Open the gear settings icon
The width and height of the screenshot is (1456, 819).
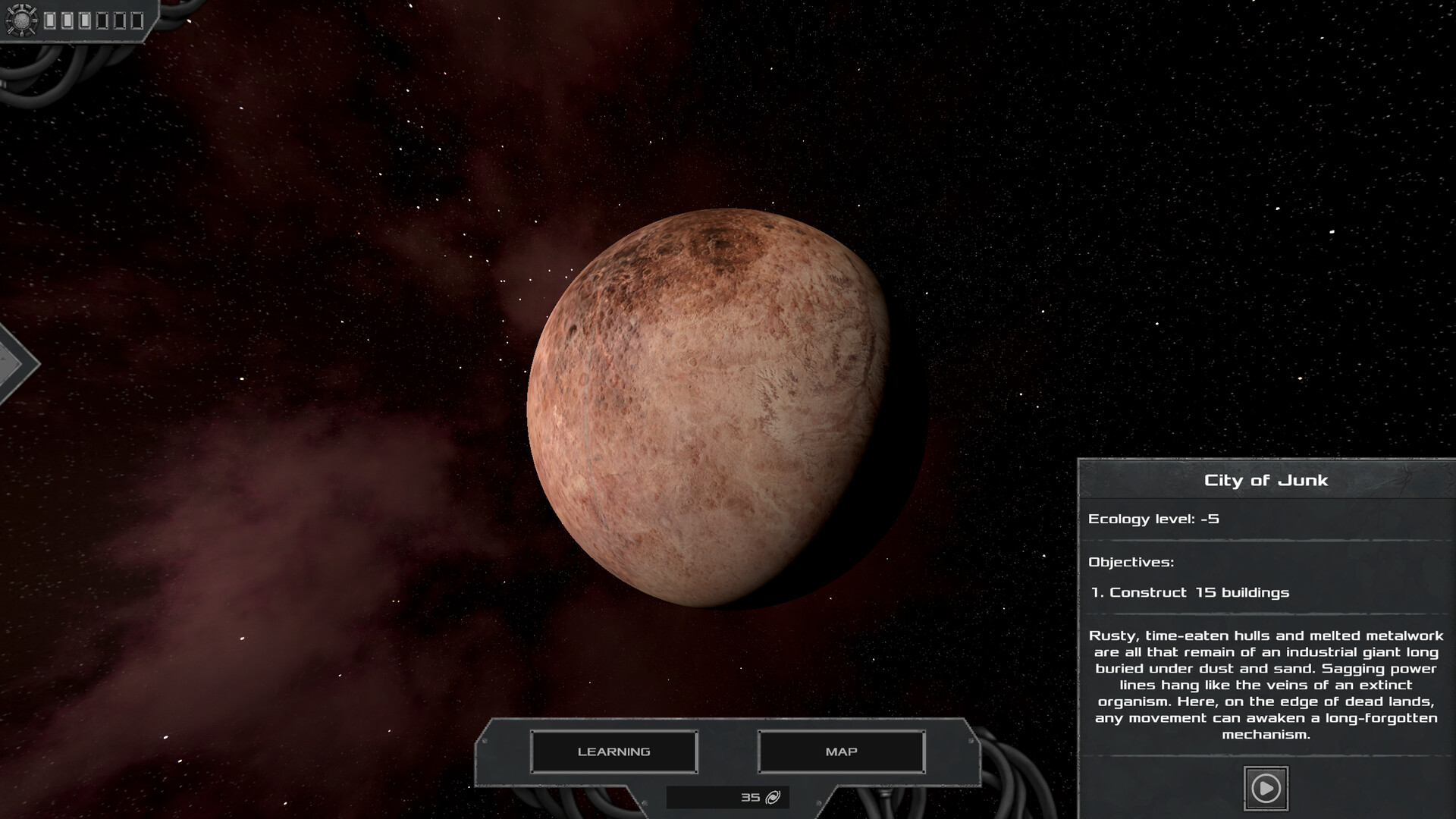click(x=20, y=20)
